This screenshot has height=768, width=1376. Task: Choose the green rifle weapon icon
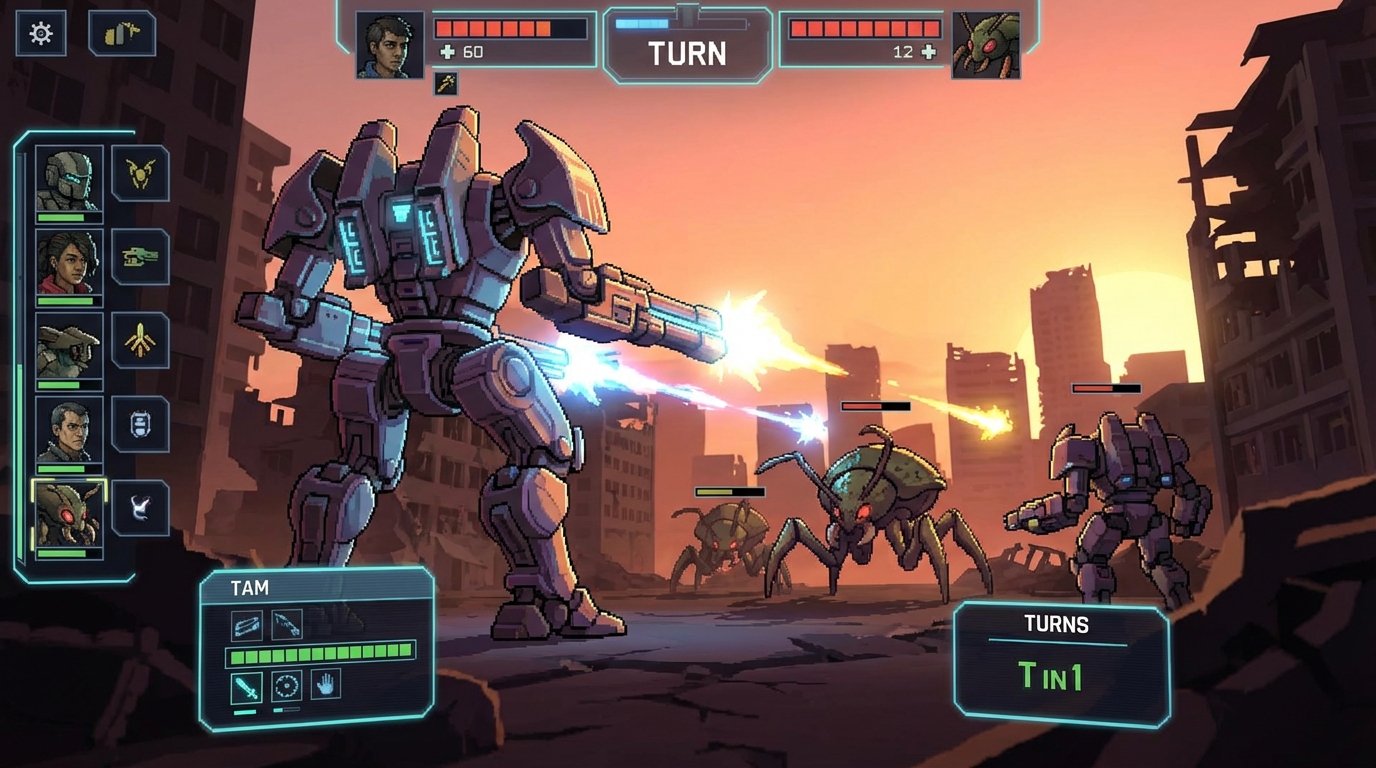(140, 257)
